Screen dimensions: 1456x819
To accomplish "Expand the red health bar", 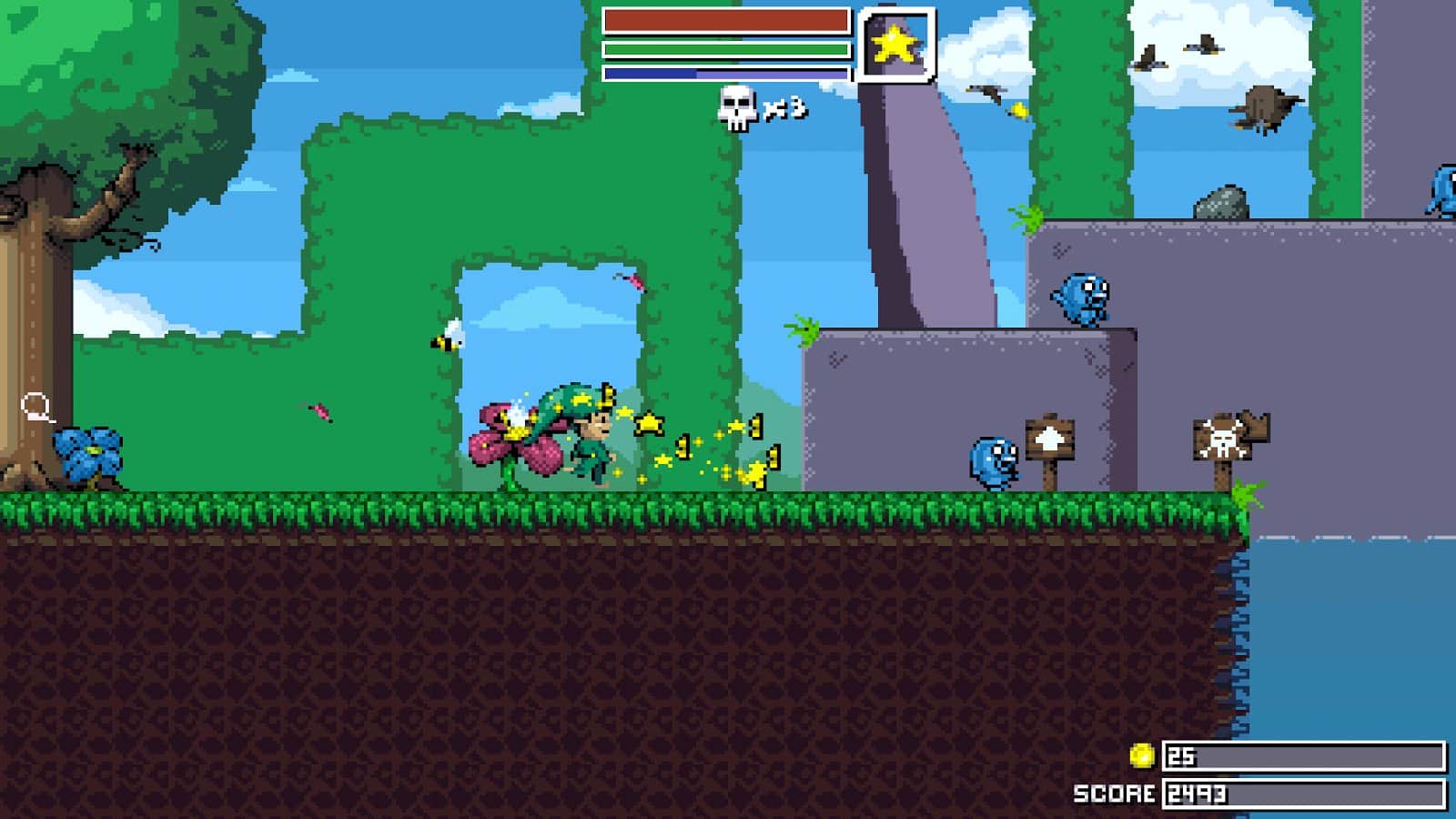I will tap(723, 18).
